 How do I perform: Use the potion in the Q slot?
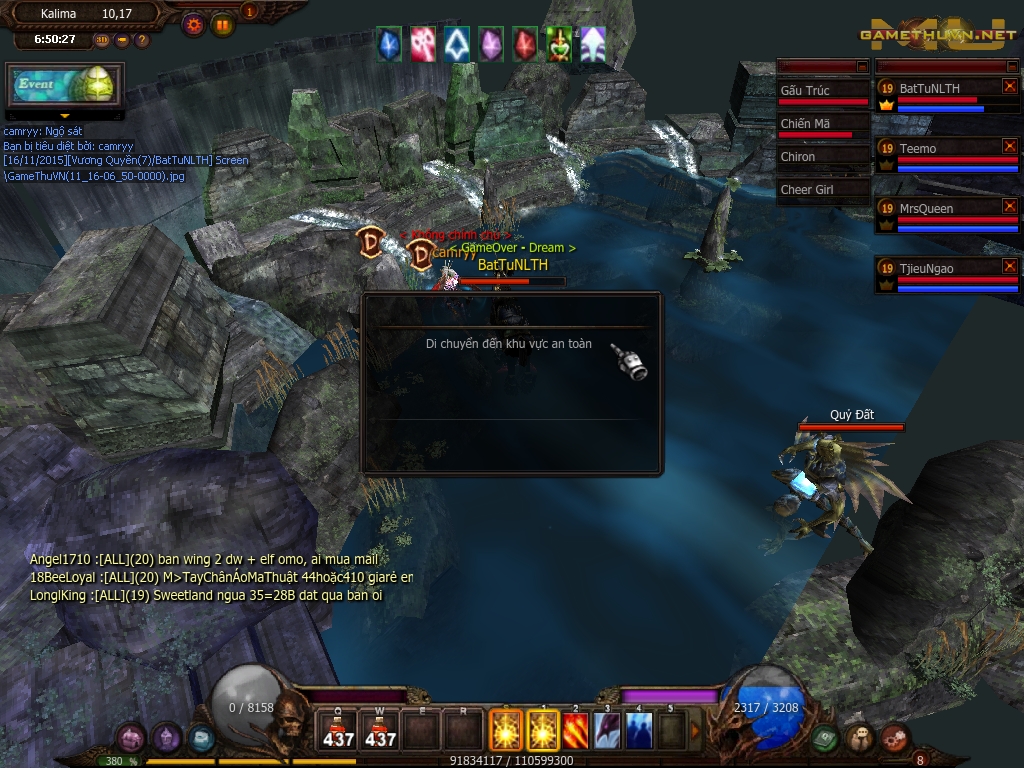click(338, 731)
